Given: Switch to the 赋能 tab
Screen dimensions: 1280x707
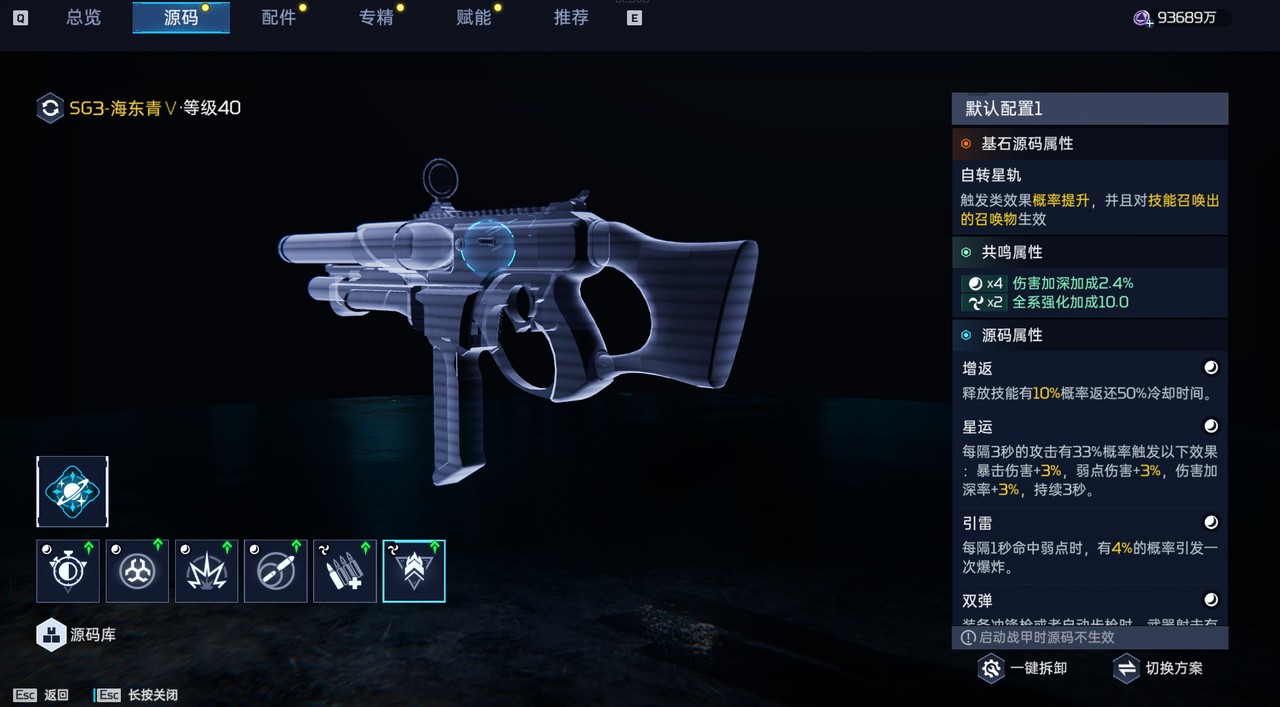Looking at the screenshot, I should pos(474,17).
